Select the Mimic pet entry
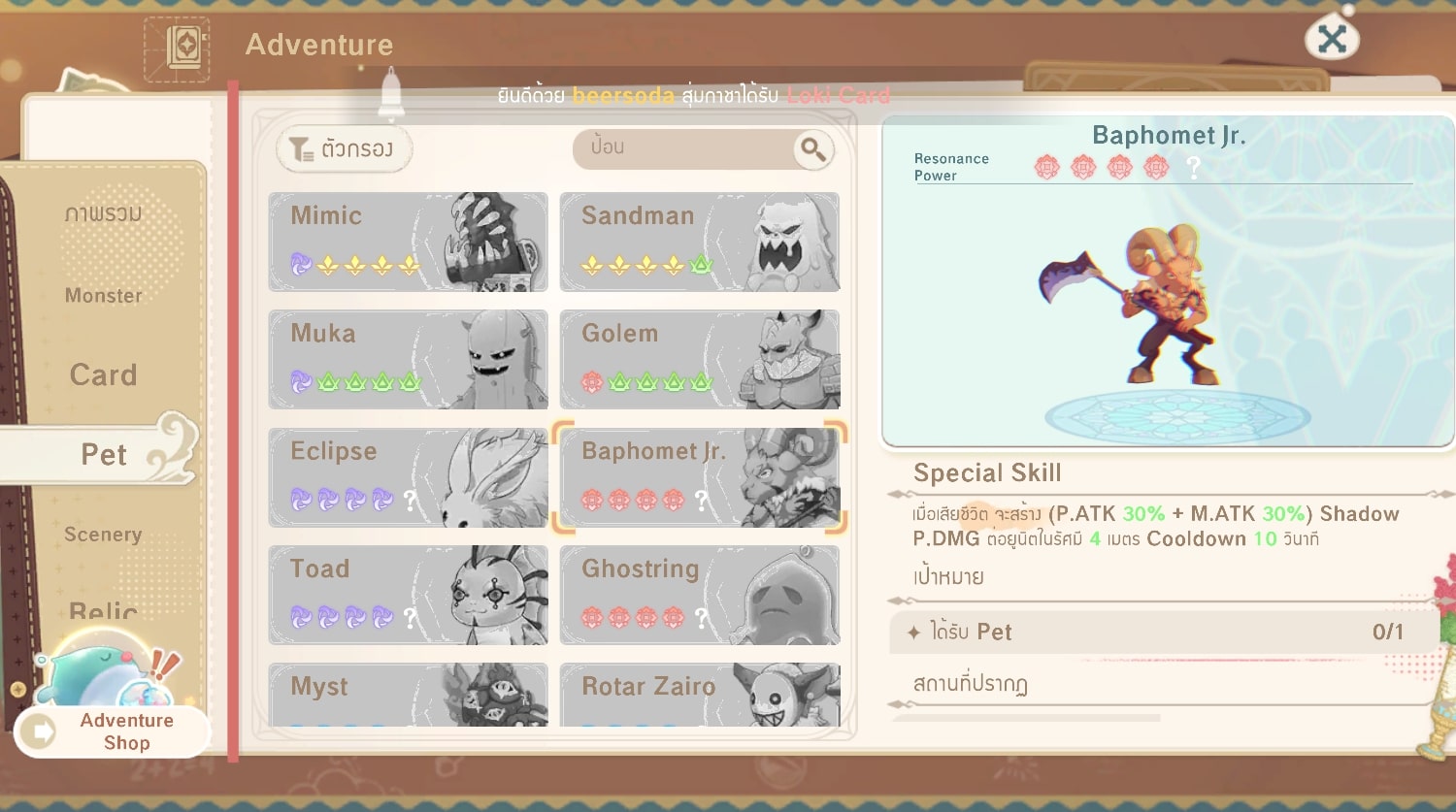 coord(408,242)
